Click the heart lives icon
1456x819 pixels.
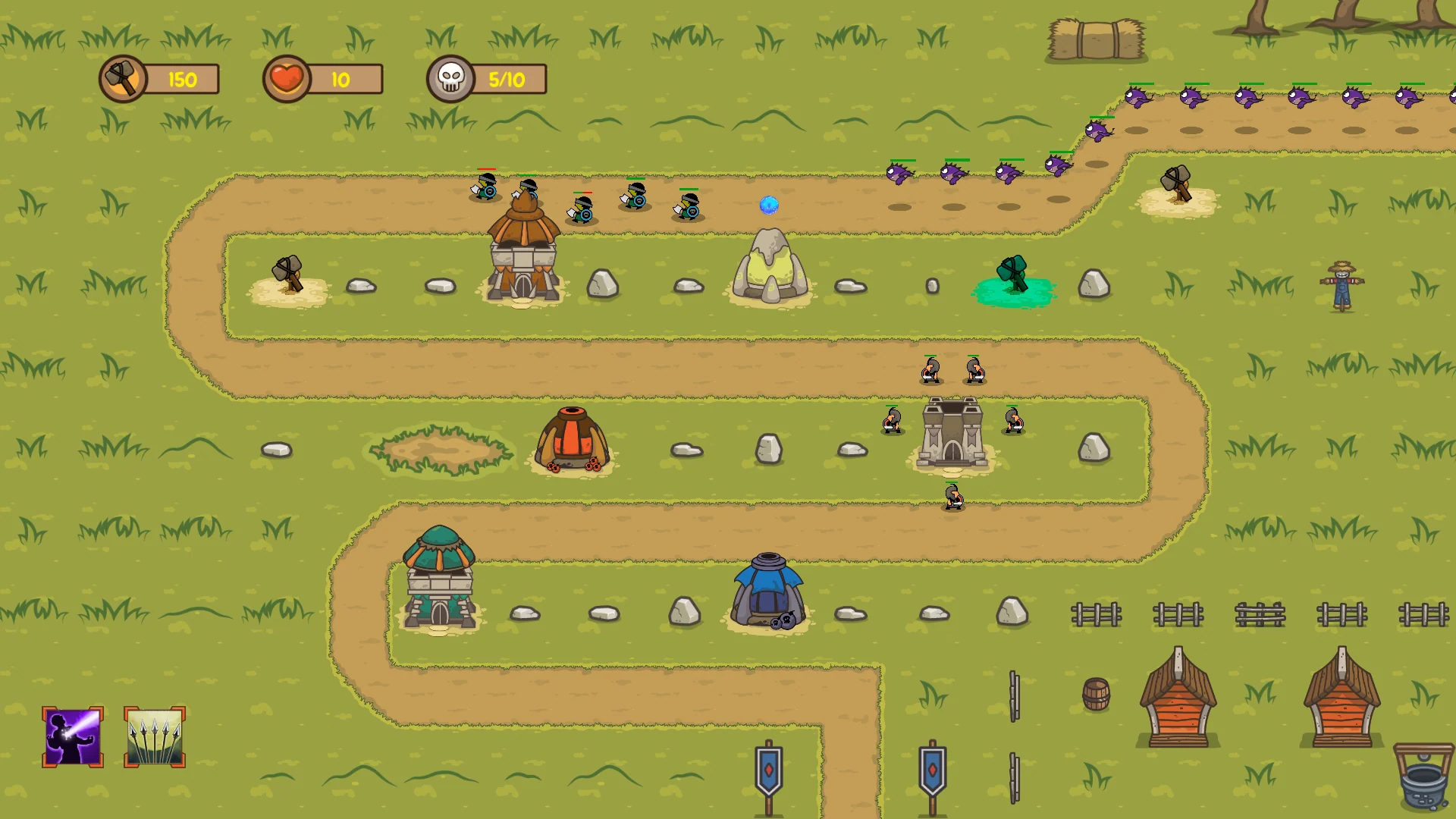(287, 77)
